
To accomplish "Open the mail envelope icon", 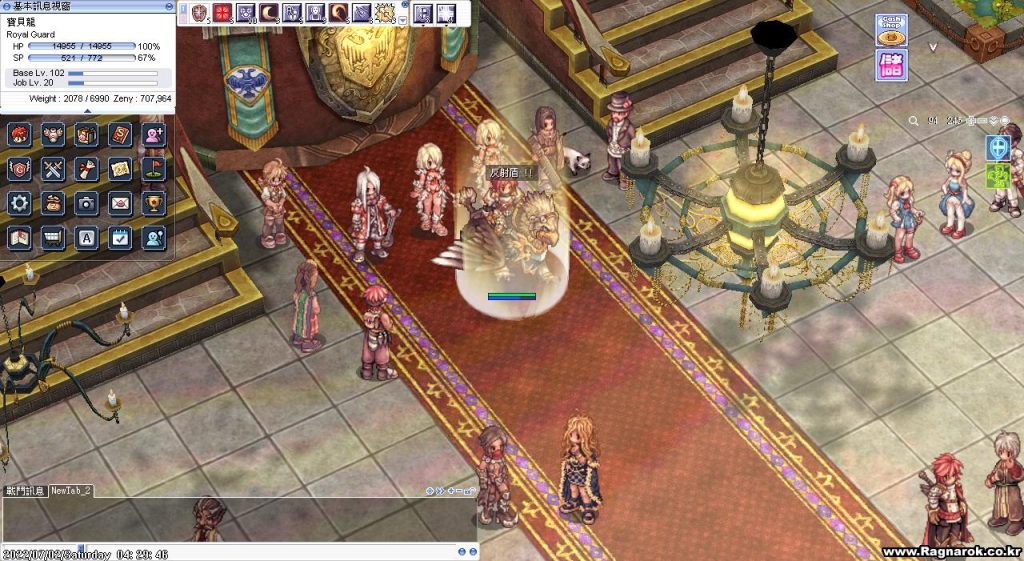I will 120,203.
